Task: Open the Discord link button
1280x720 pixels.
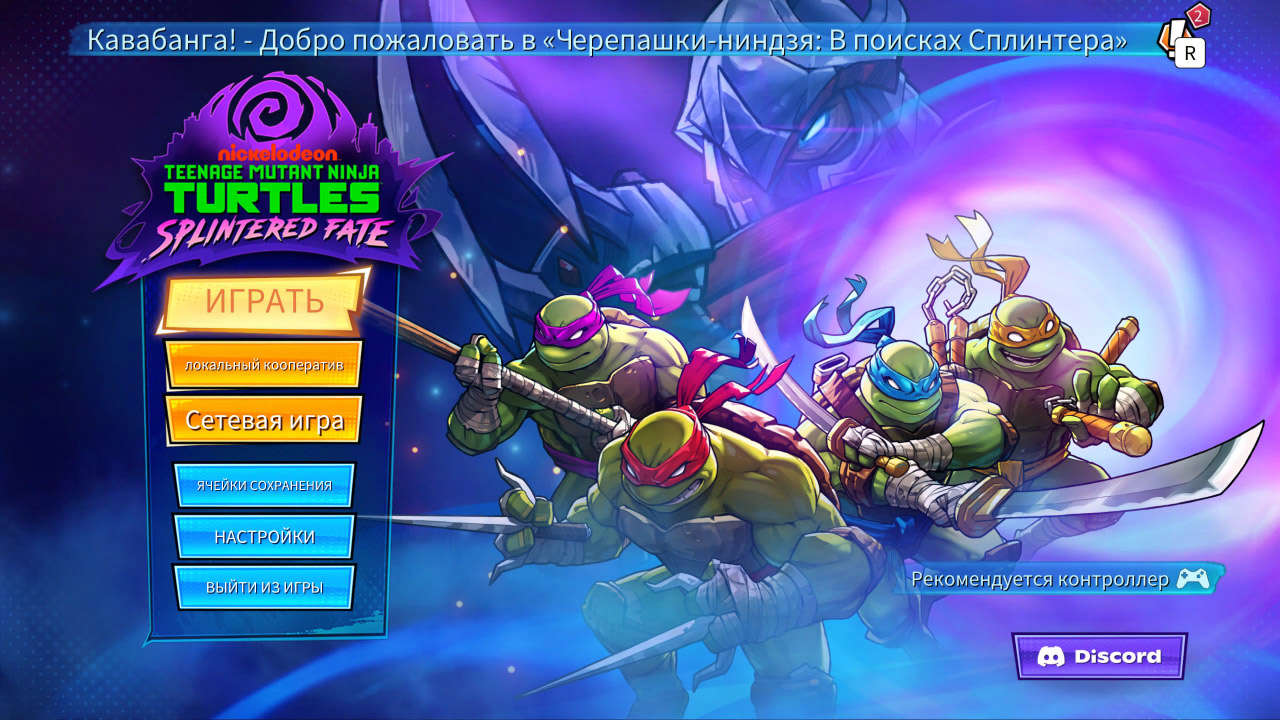Action: (1100, 657)
